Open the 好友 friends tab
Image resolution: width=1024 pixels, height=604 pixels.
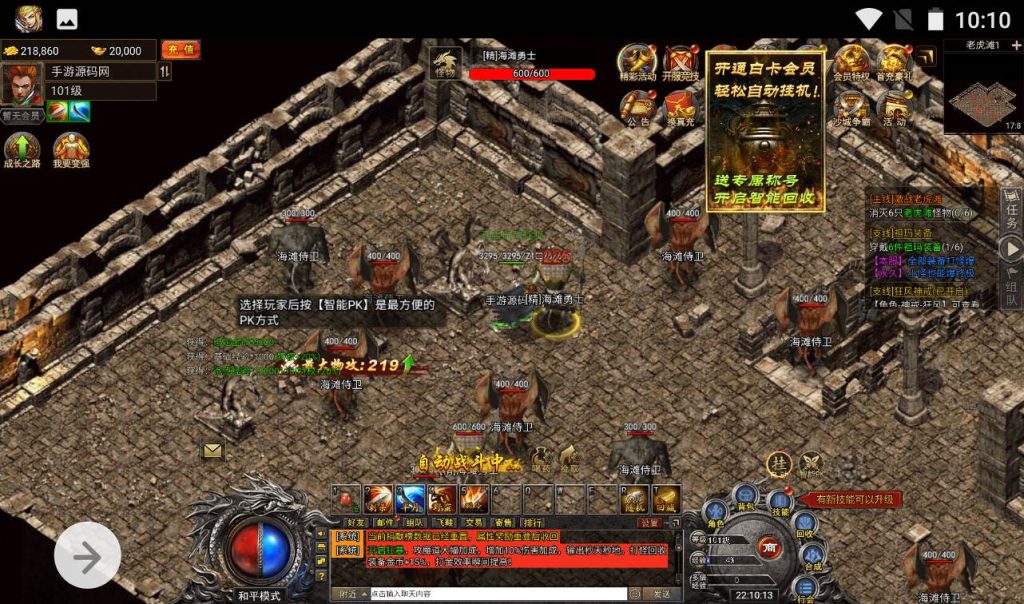click(x=355, y=522)
